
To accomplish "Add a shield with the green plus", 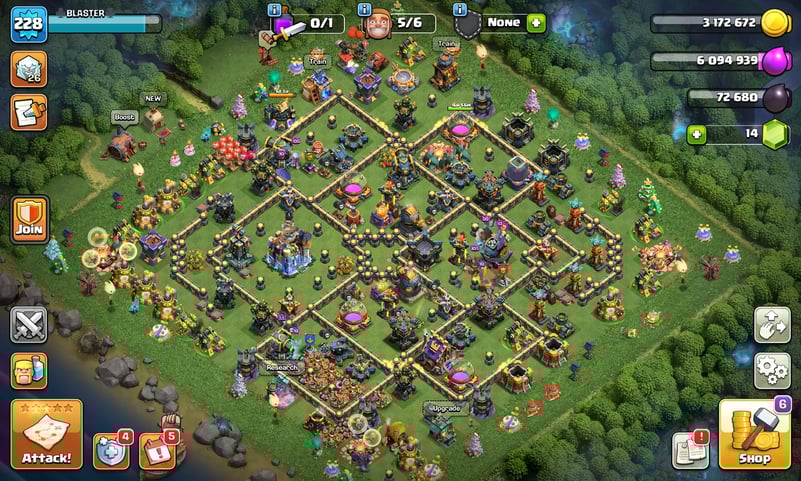I will coord(536,22).
